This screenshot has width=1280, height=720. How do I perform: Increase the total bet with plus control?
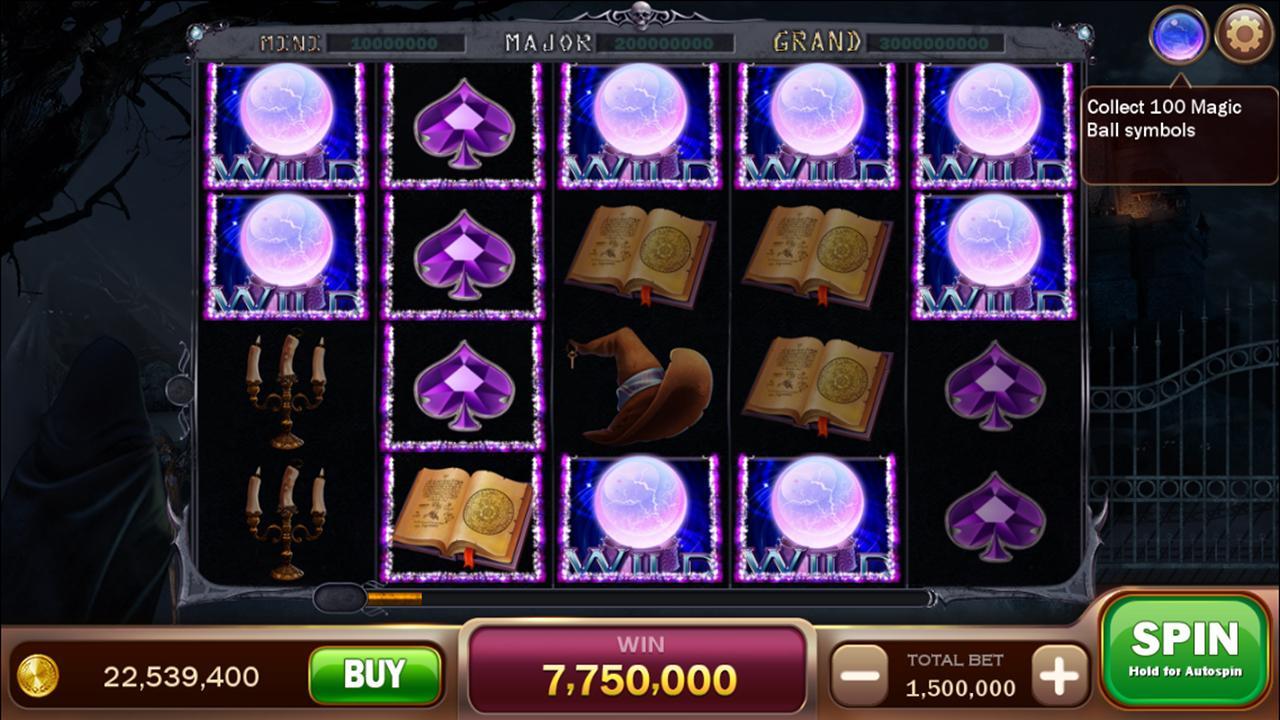(1056, 677)
